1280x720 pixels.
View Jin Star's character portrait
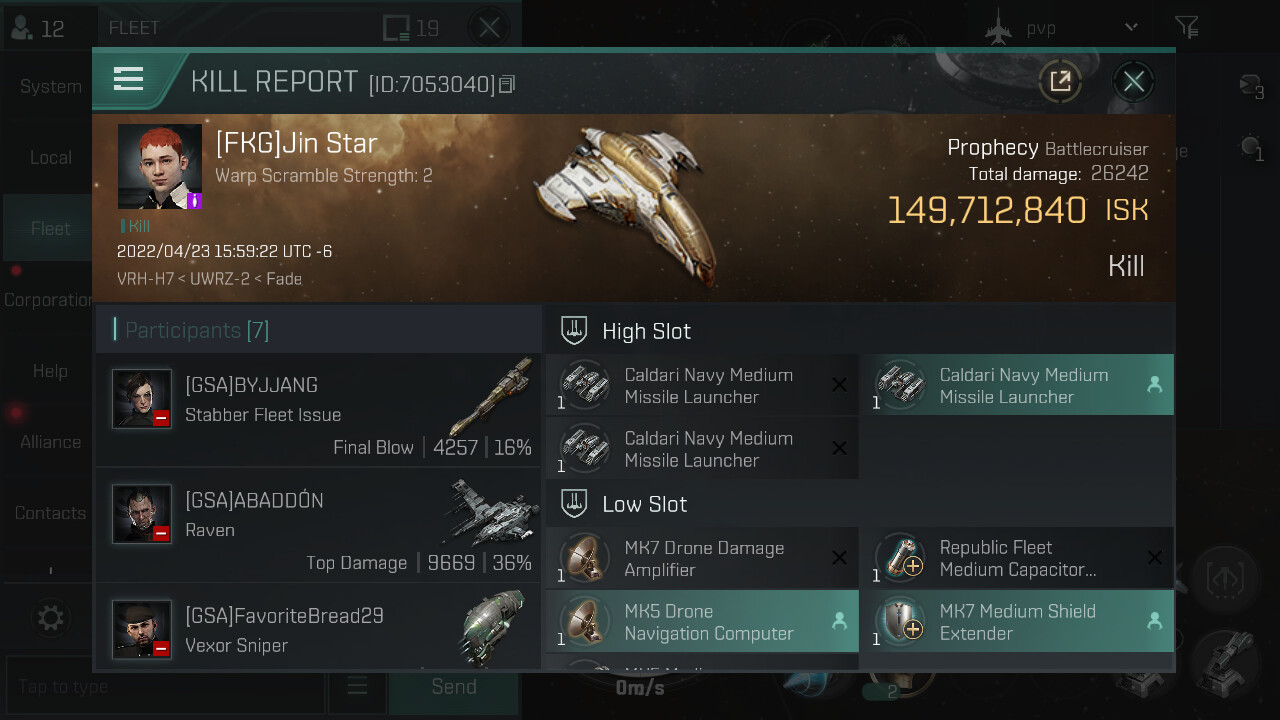click(x=159, y=166)
